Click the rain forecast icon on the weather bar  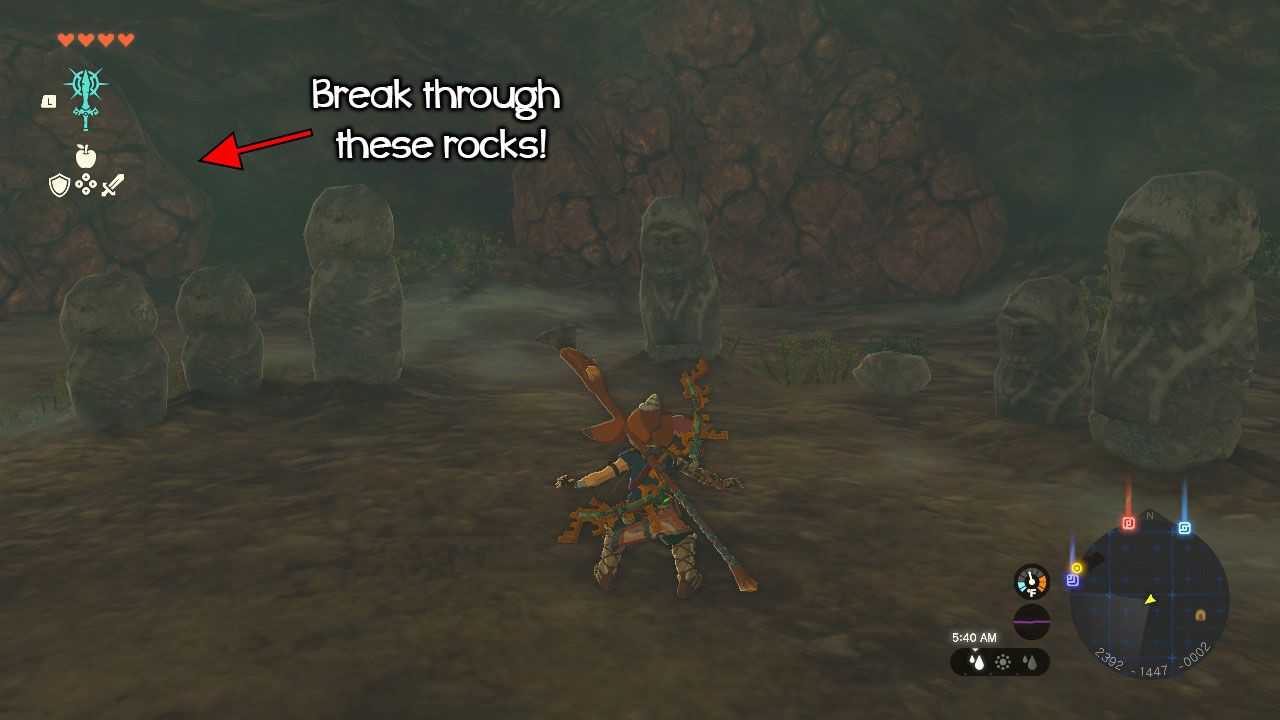click(976, 661)
